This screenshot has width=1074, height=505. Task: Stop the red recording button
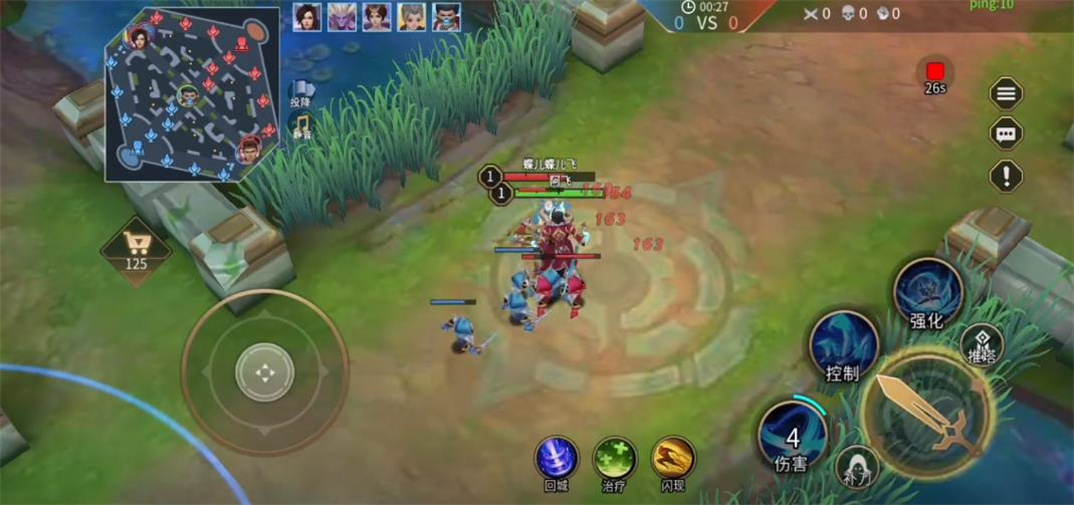(935, 72)
